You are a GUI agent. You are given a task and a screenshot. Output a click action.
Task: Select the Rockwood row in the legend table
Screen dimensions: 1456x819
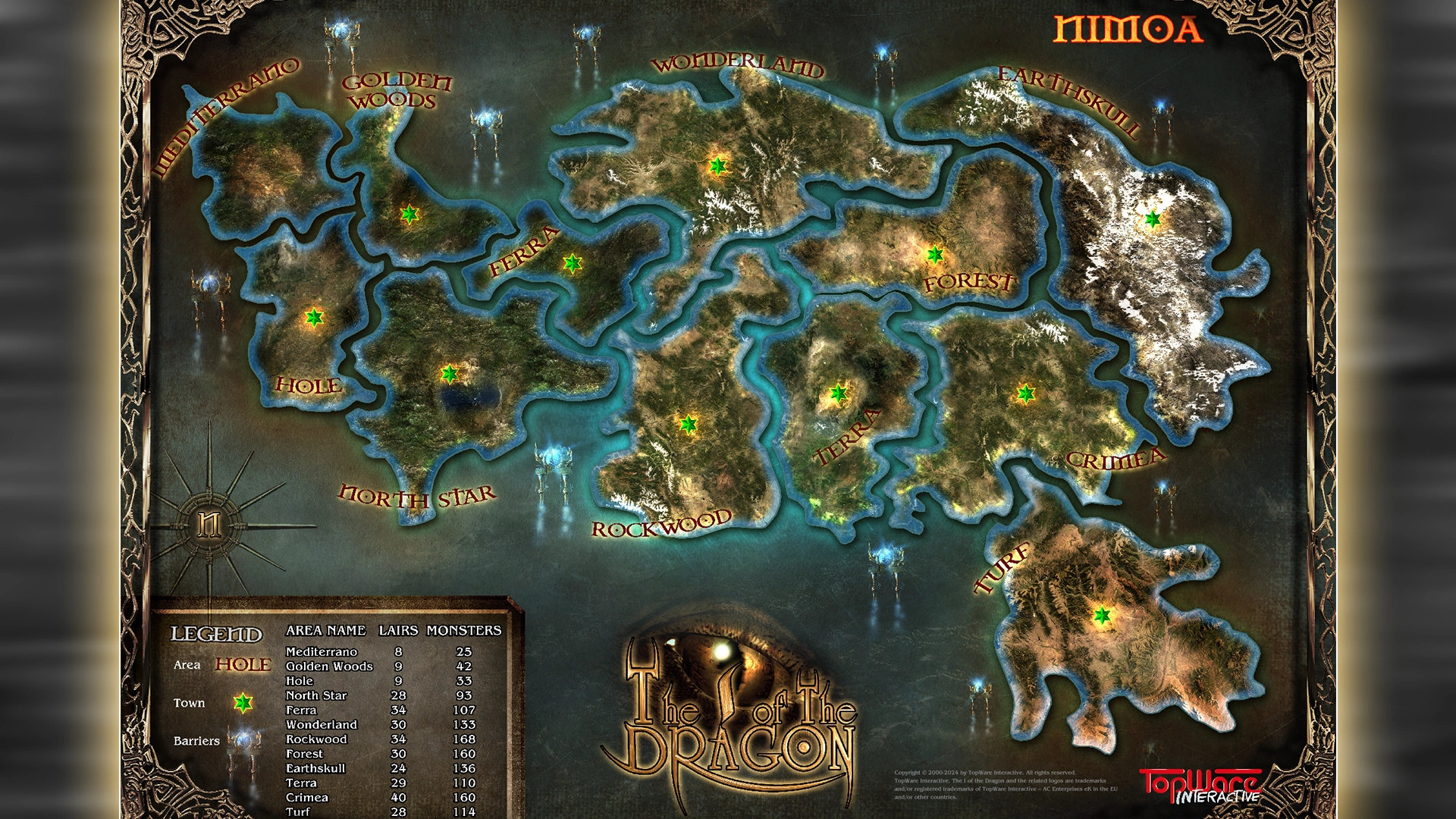pyautogui.click(x=316, y=739)
